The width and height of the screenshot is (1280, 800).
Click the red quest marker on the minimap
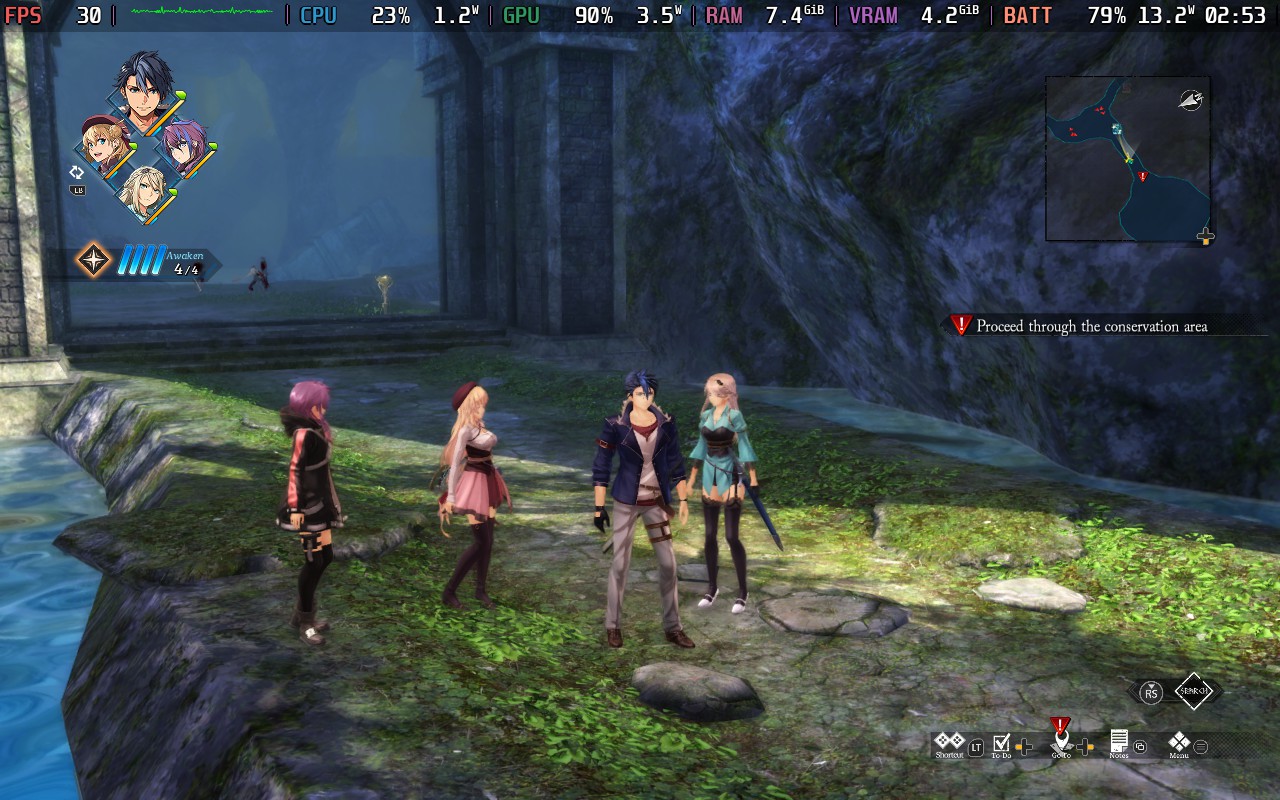click(1143, 177)
